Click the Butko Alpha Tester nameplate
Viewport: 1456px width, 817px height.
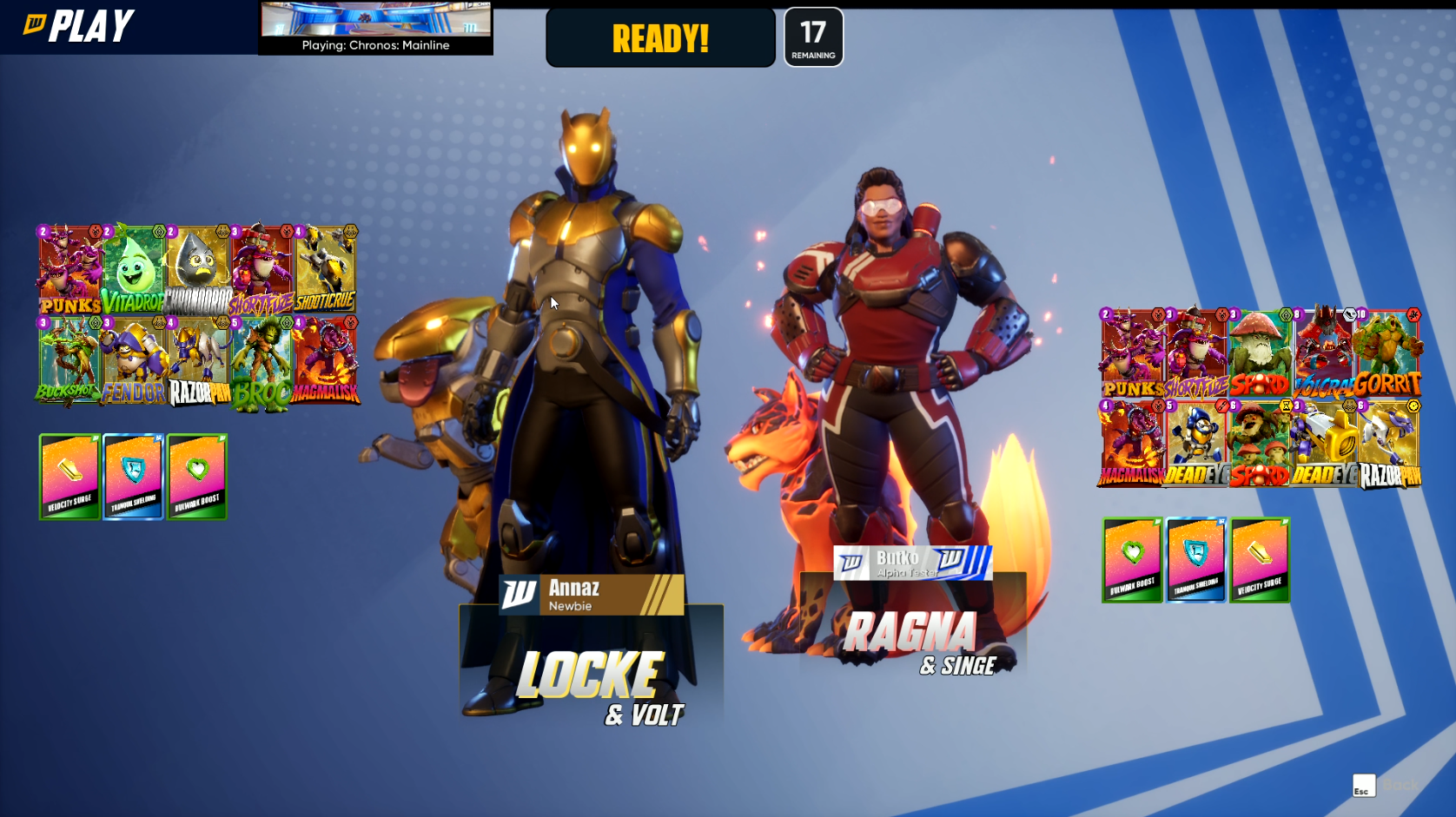912,563
